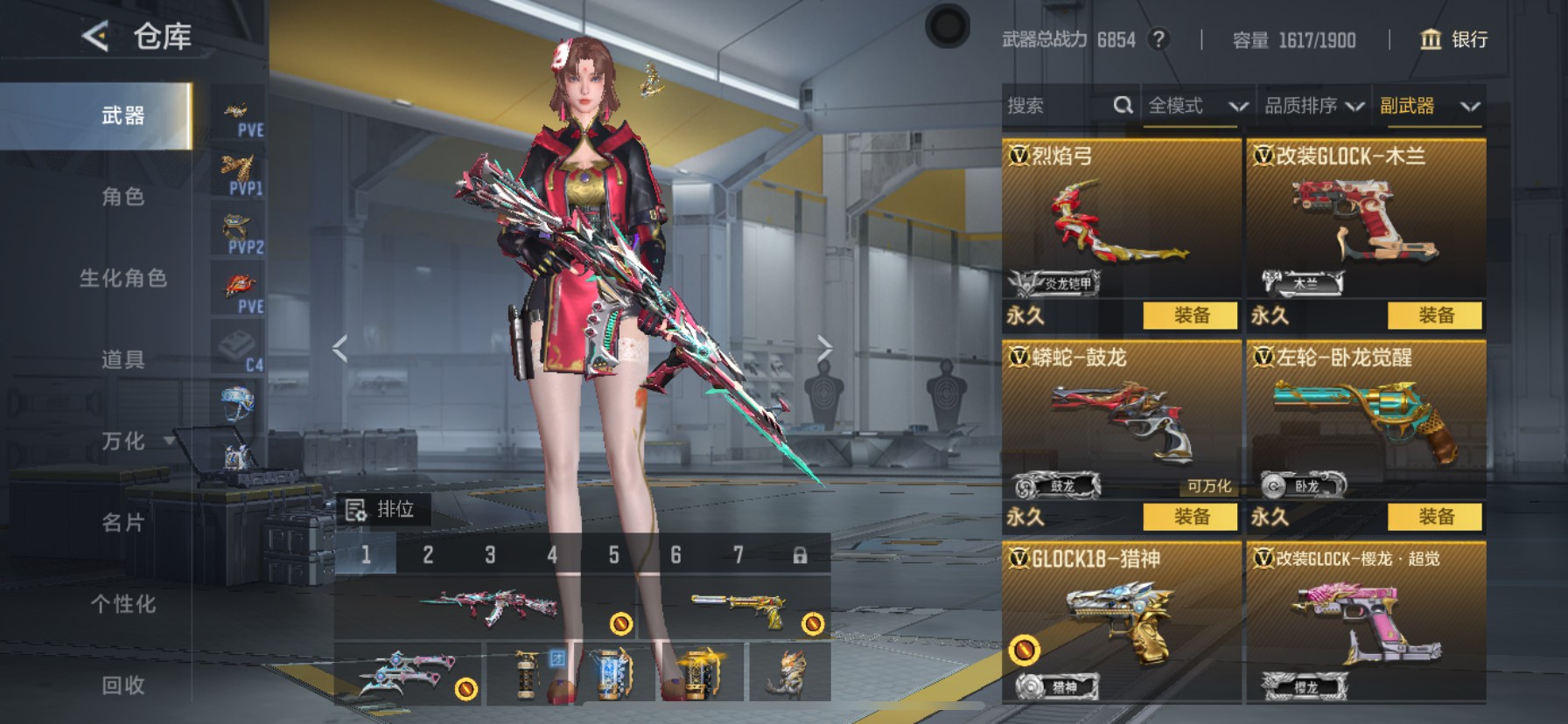Open the 回收 recycle tab
This screenshot has width=1568, height=724.
122,686
